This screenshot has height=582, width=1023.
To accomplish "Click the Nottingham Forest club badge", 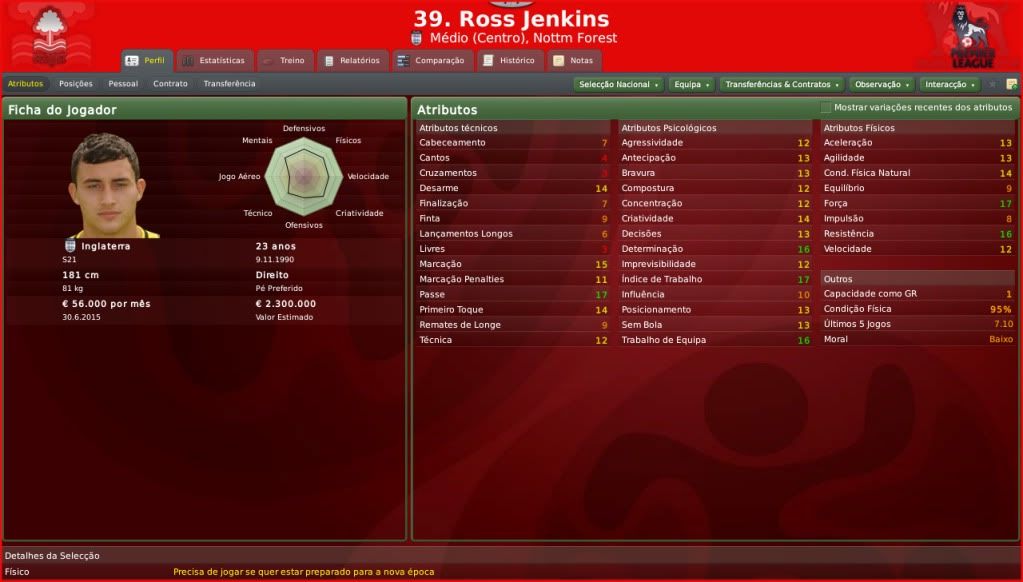I will [47, 37].
